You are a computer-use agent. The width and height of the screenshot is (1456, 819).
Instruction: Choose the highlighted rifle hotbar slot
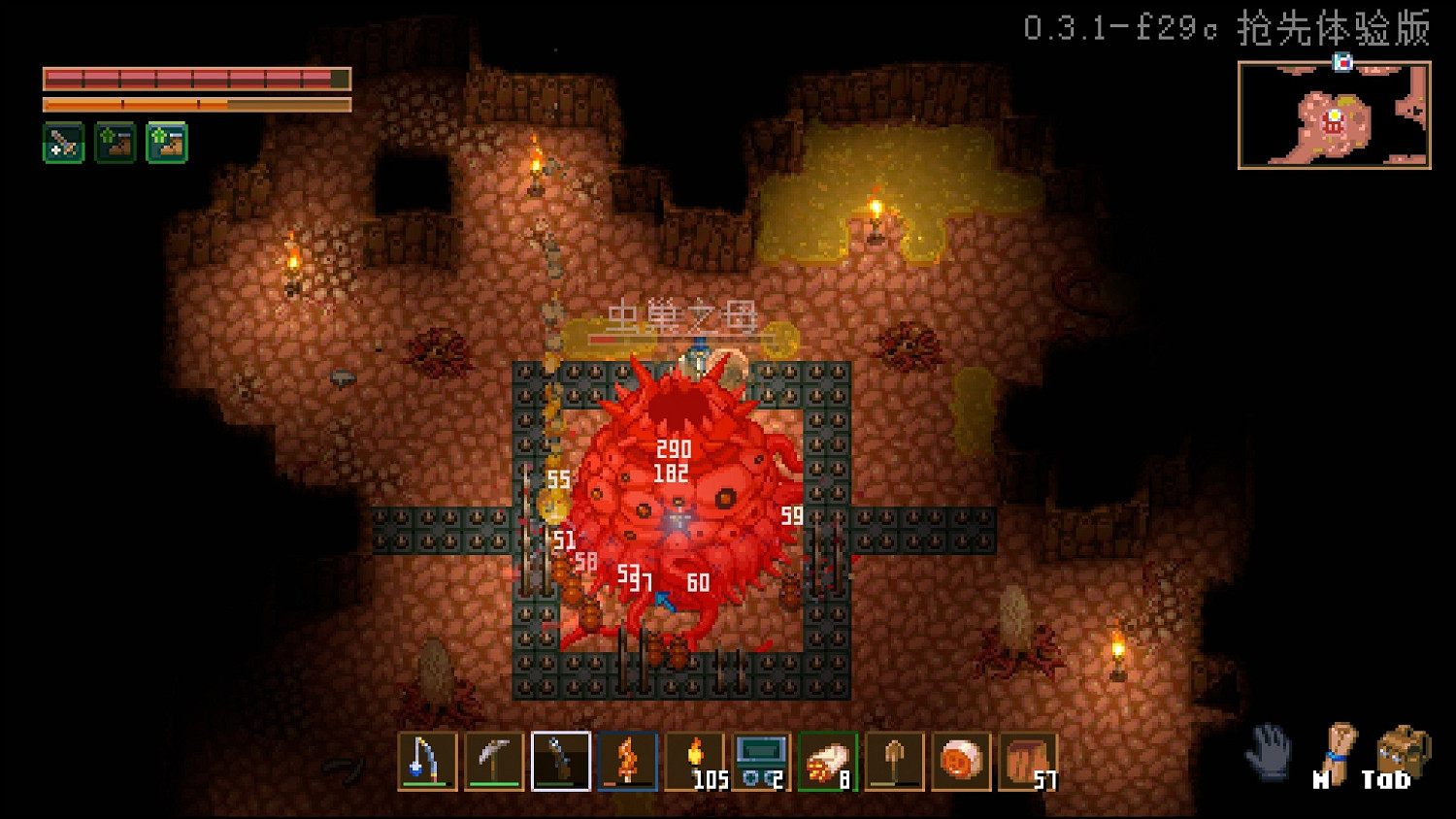click(x=561, y=761)
